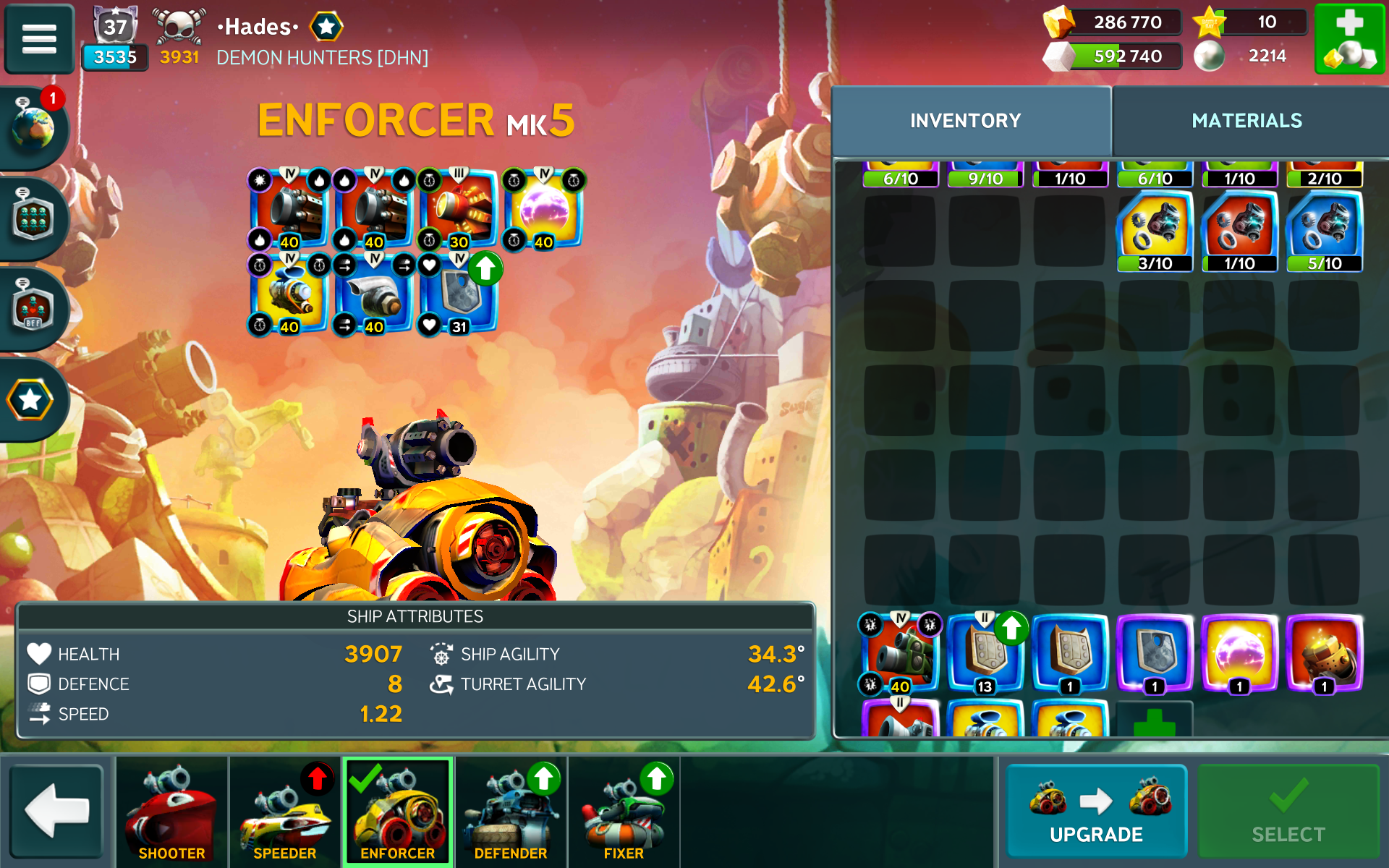Select the equipped purple orb item

tap(543, 211)
